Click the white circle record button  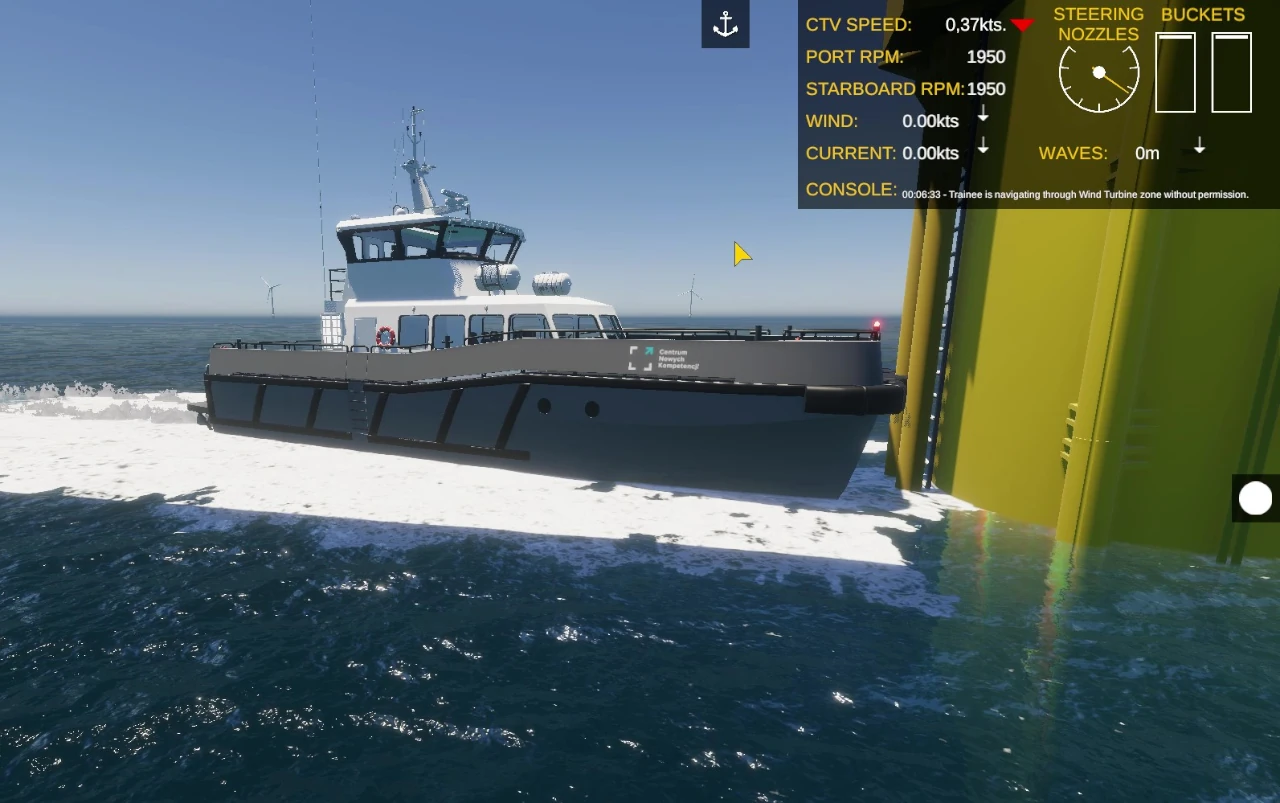pyautogui.click(x=1255, y=498)
